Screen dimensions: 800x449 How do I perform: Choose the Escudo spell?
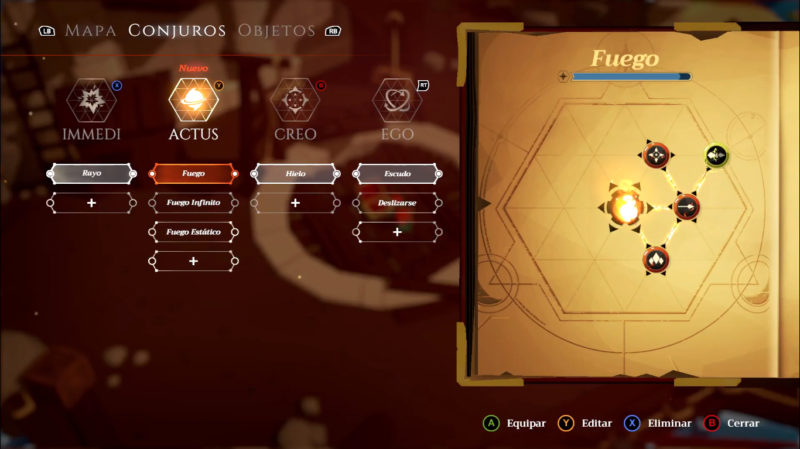point(397,174)
